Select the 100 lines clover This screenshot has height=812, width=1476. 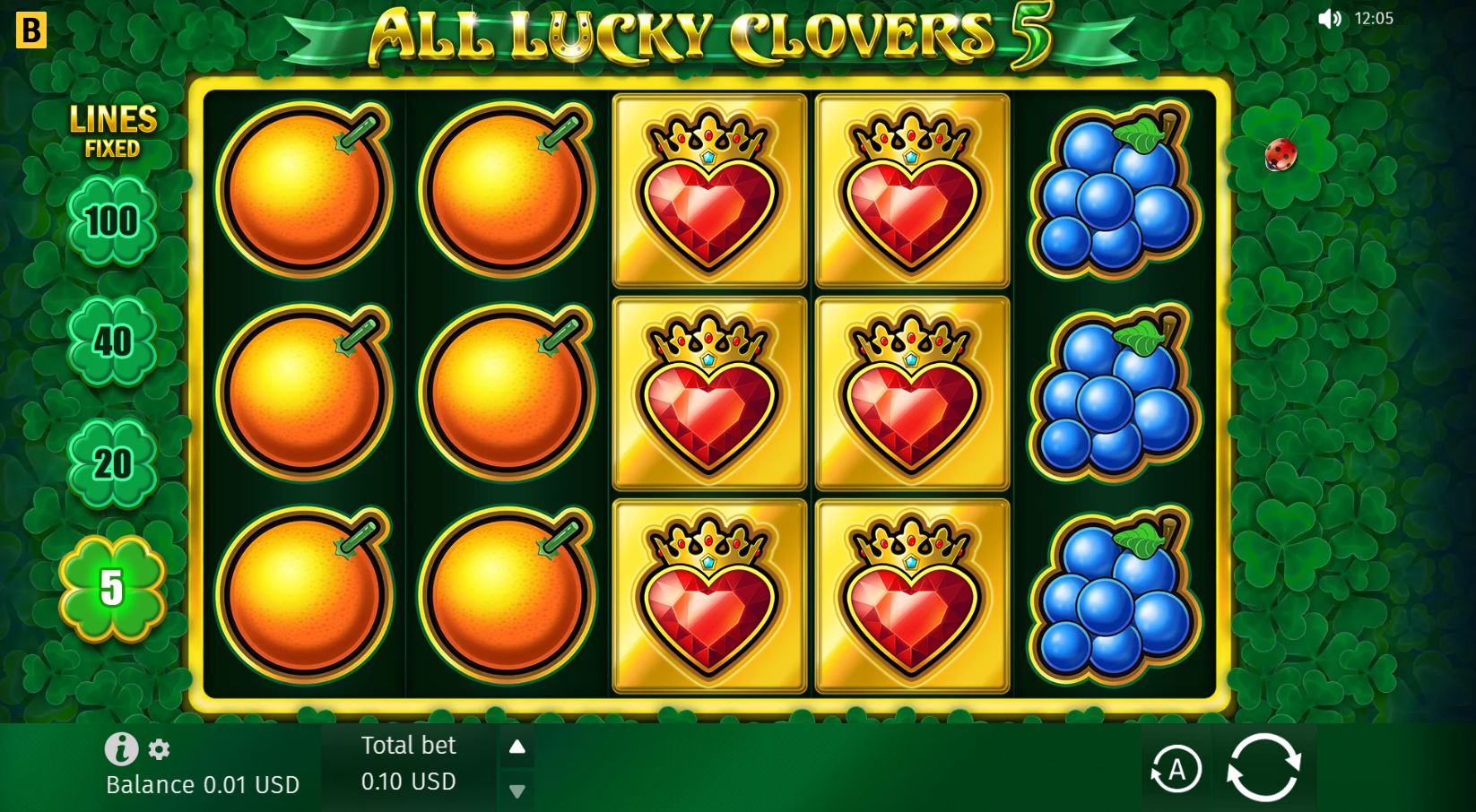coord(111,220)
